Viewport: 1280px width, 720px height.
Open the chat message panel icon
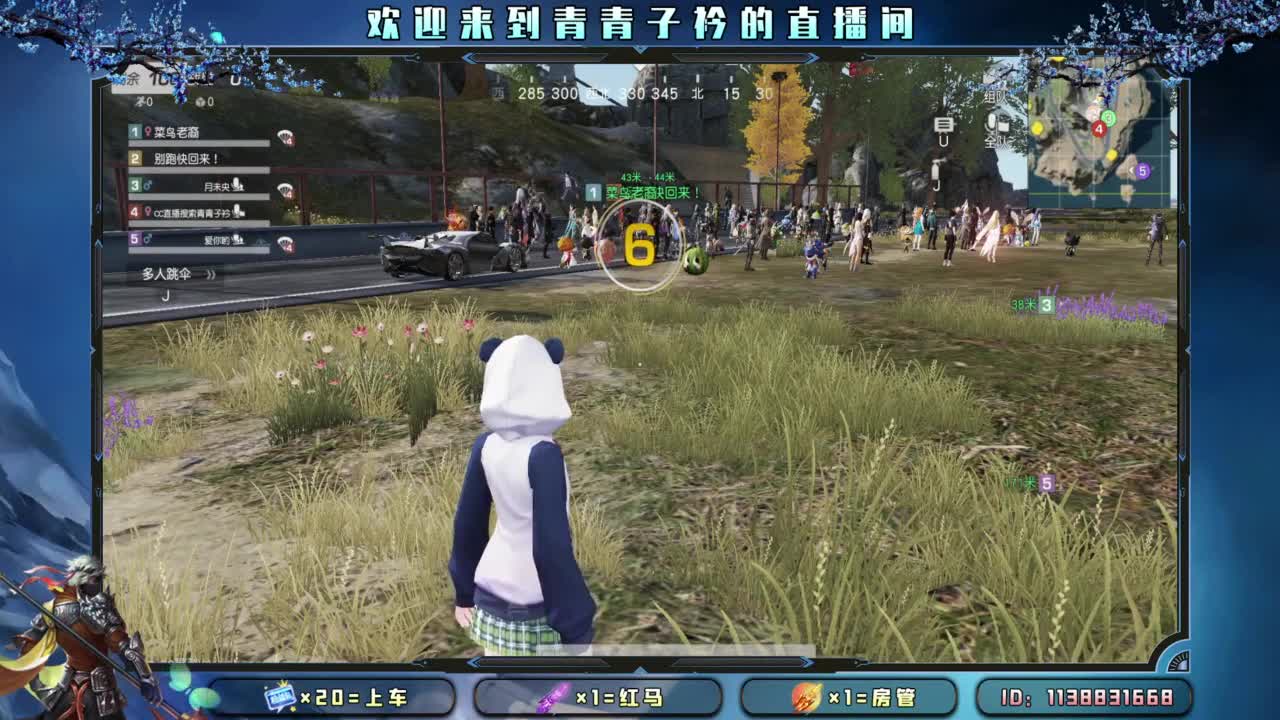point(943,125)
